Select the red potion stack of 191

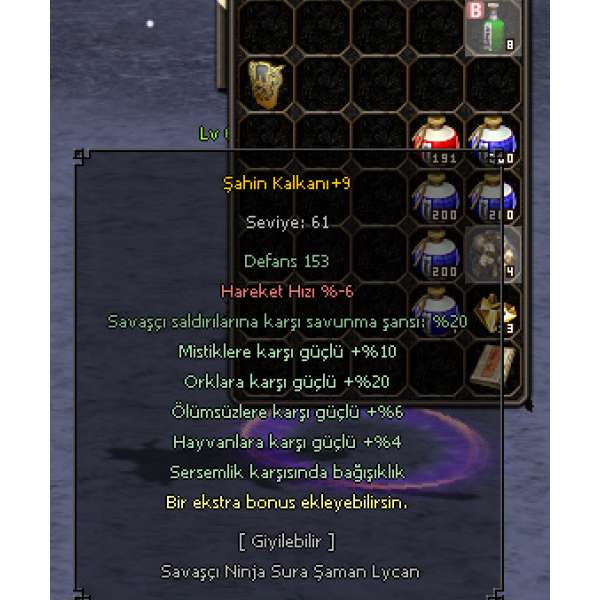click(x=436, y=139)
